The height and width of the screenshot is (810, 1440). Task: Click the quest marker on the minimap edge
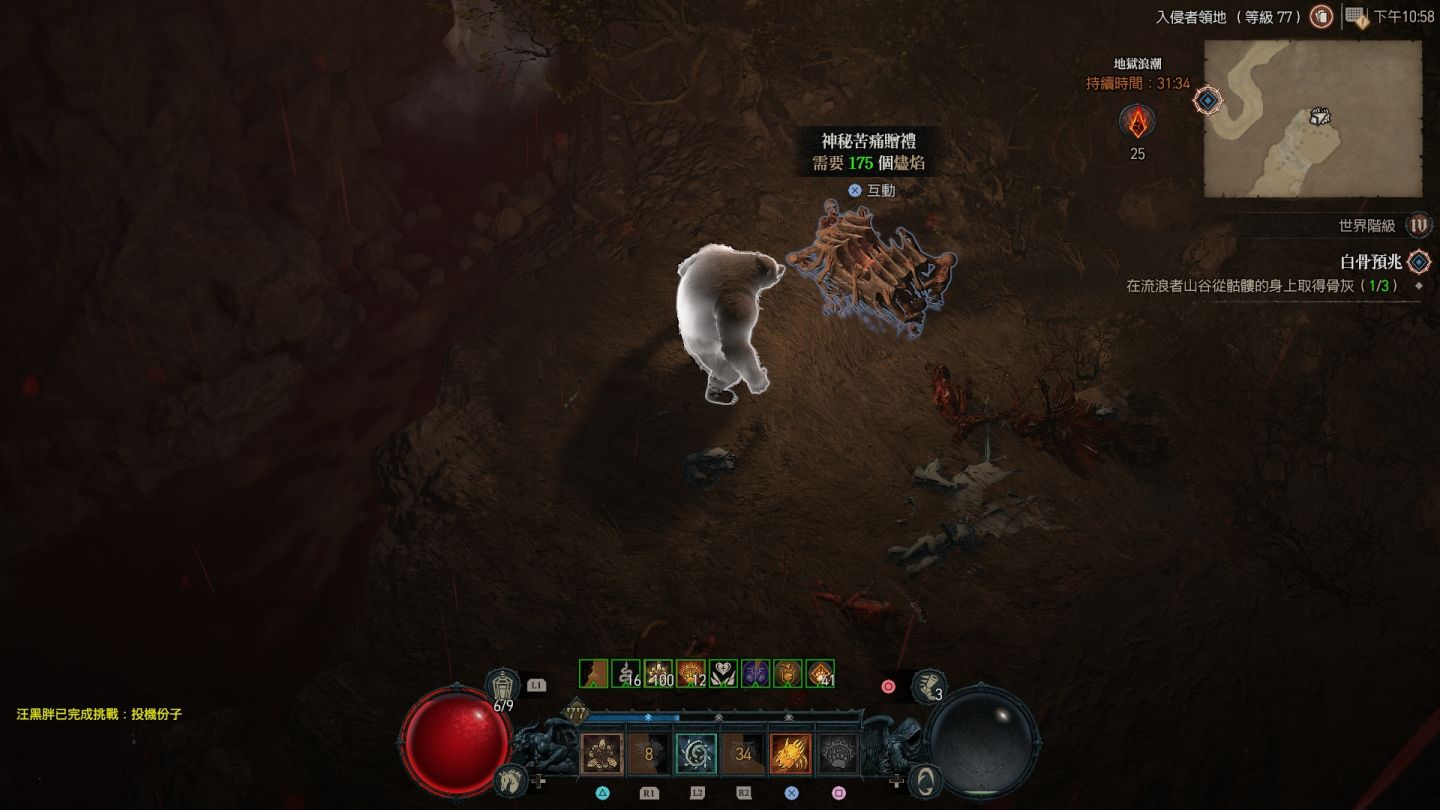(x=1208, y=100)
